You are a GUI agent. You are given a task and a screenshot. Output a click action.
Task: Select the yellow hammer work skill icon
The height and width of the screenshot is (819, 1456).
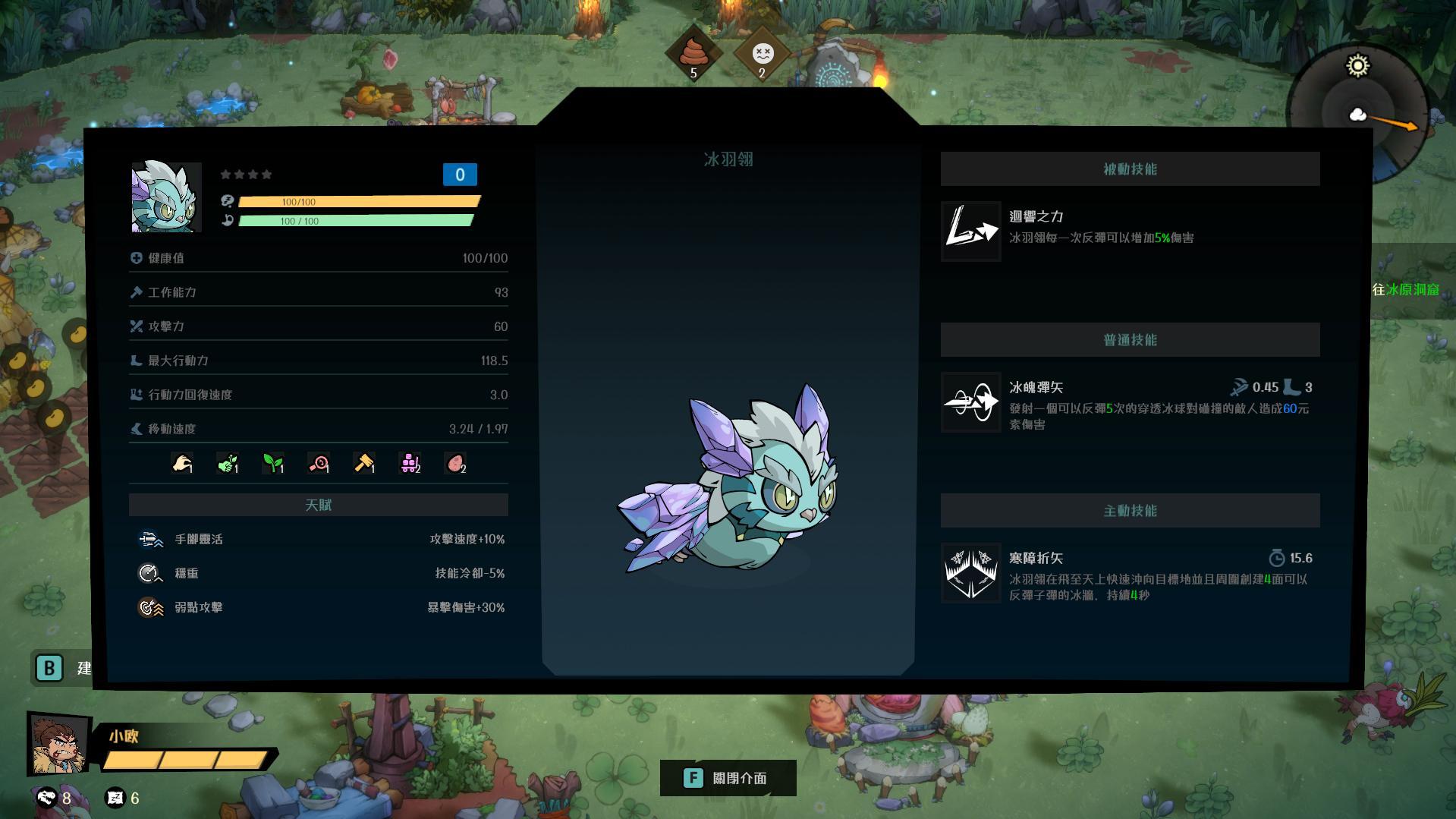(364, 463)
